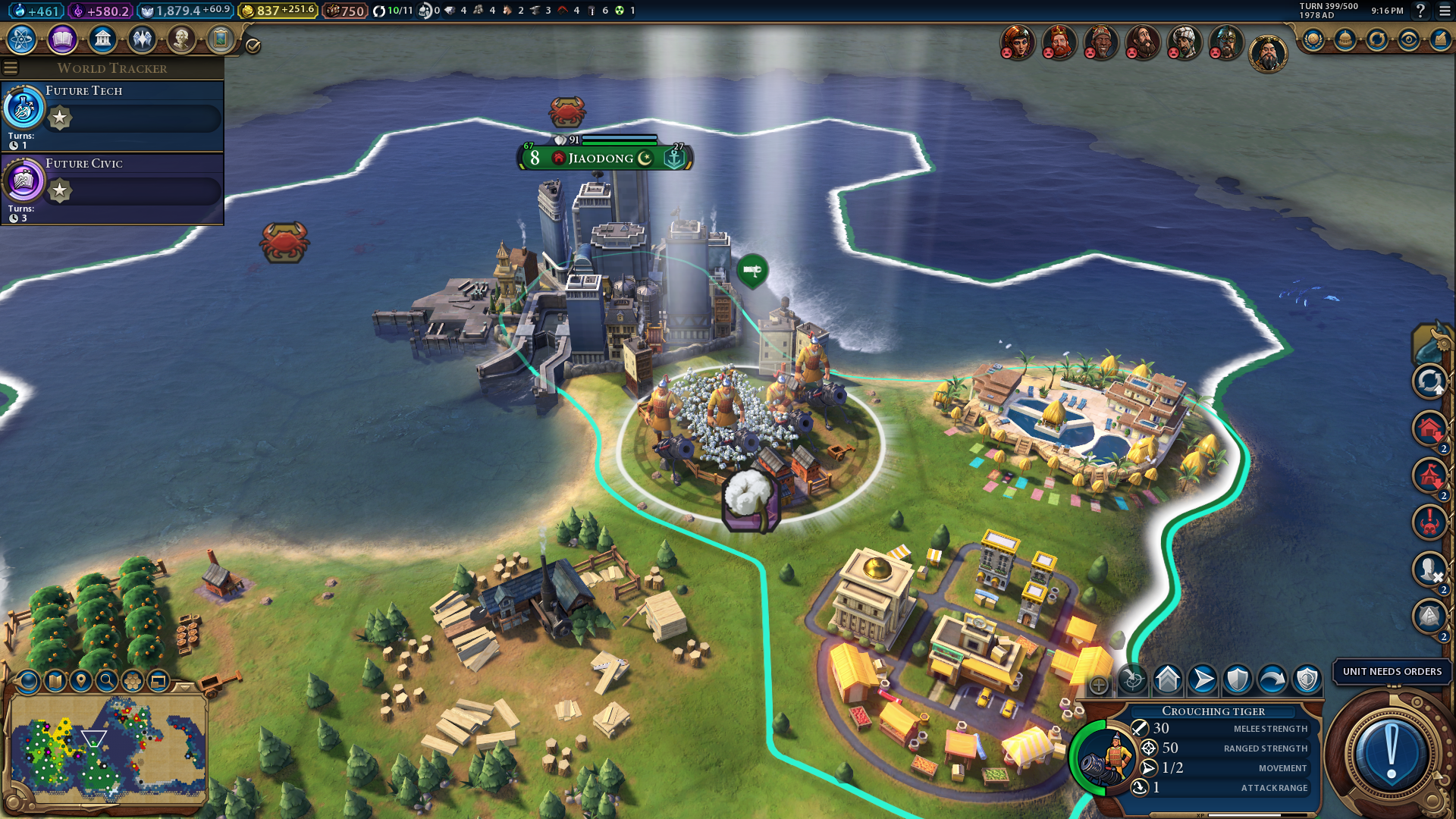Click the Unit Needs Orders action button
1456x819 pixels.
pyautogui.click(x=1391, y=753)
